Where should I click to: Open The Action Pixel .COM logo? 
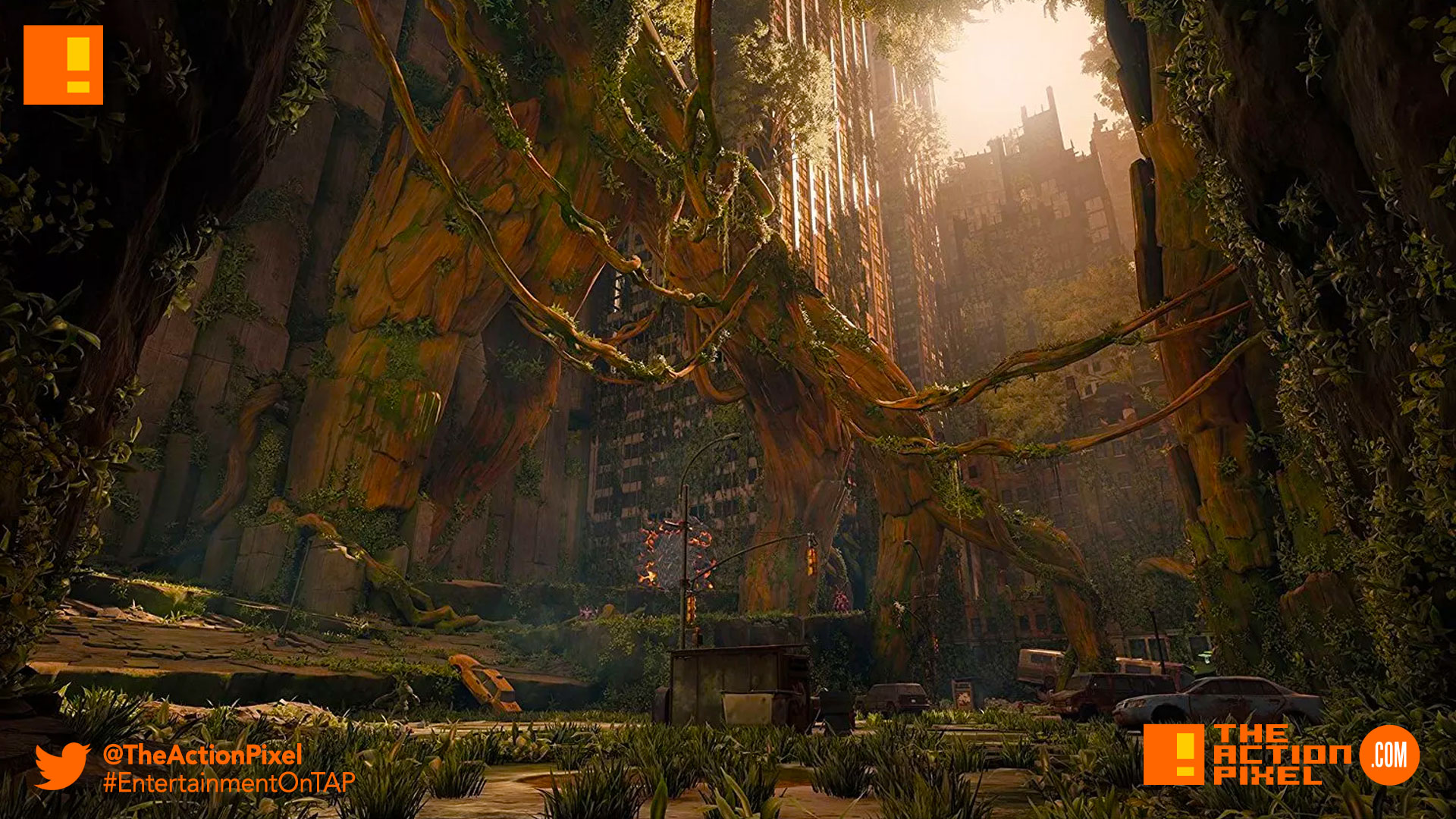pos(1281,755)
